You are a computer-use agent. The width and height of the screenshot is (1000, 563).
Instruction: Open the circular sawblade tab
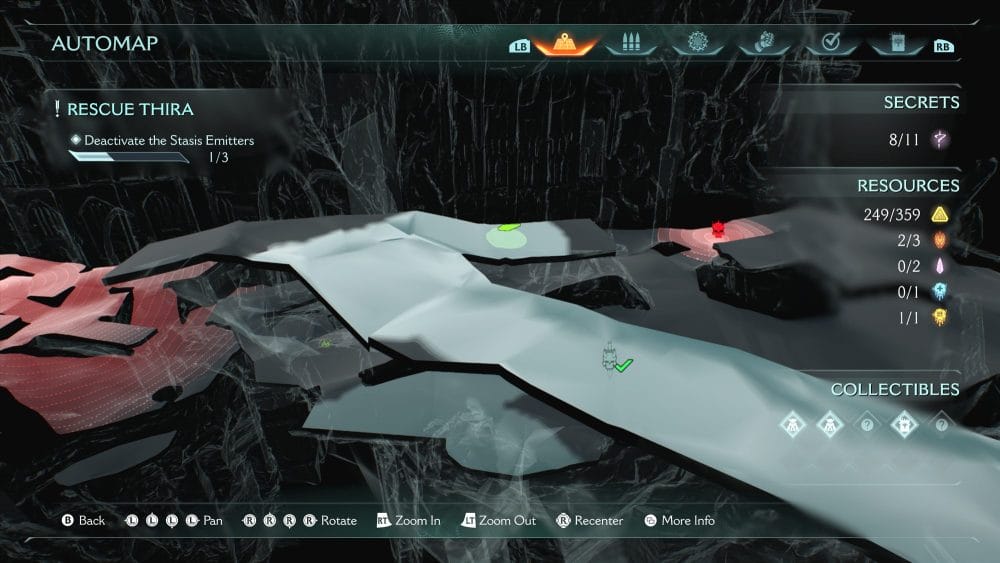click(696, 45)
